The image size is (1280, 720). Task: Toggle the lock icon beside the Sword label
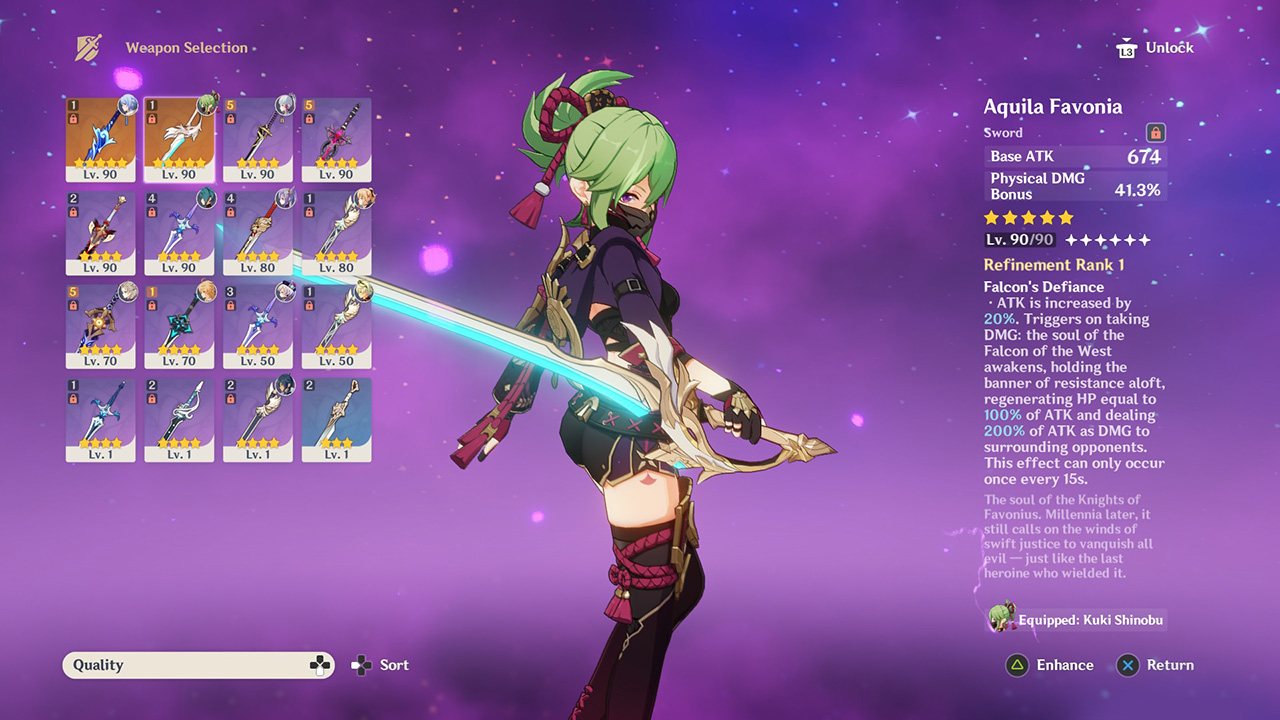pos(1155,133)
